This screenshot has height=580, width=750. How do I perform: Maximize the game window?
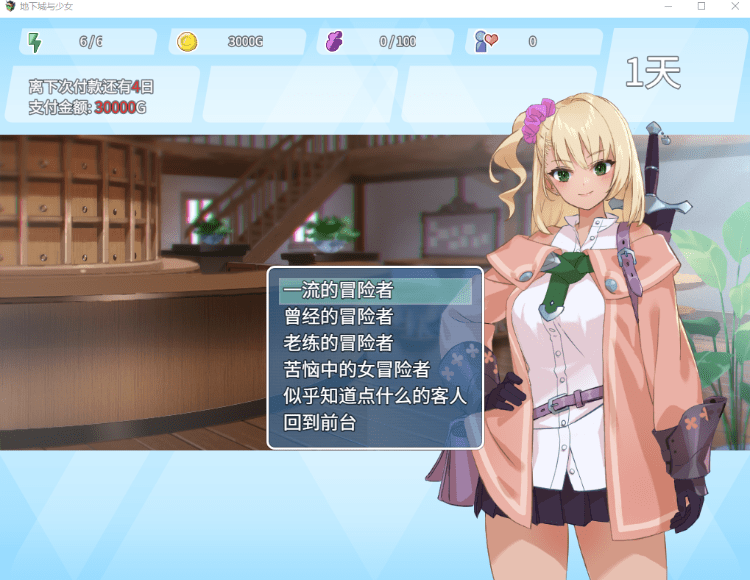[x=701, y=6]
